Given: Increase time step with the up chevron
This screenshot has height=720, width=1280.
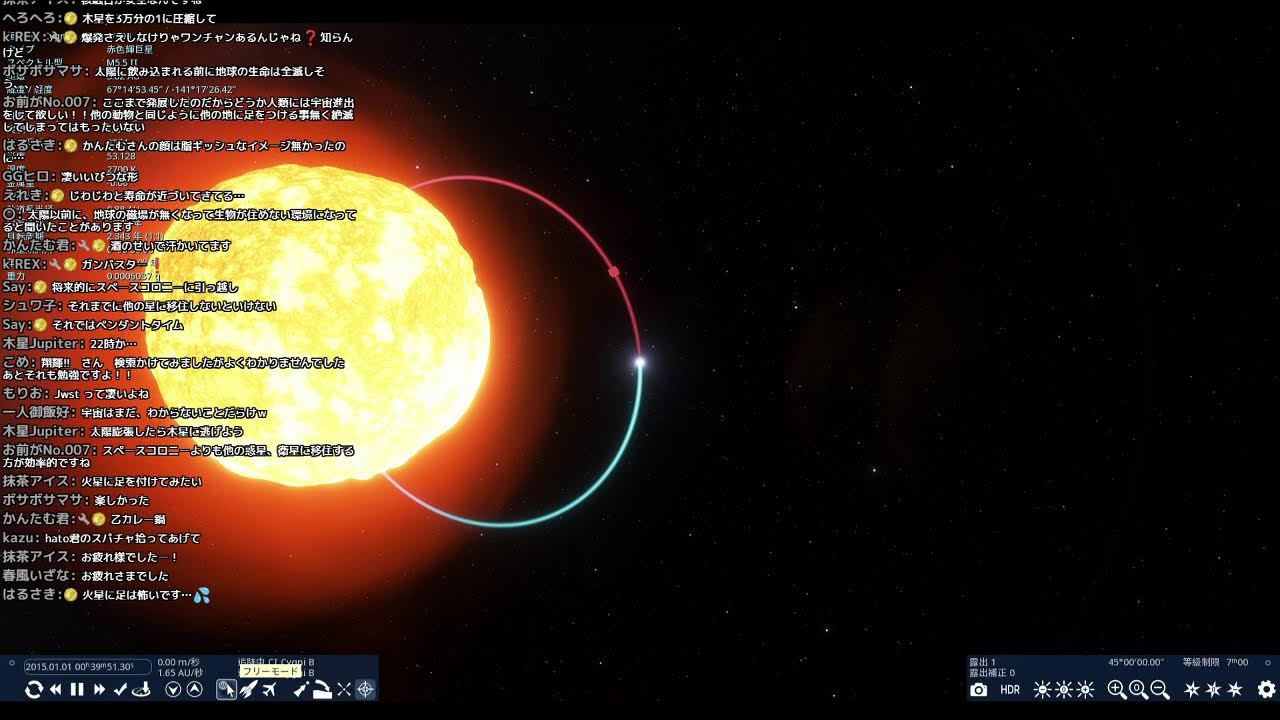Looking at the screenshot, I should [191, 689].
